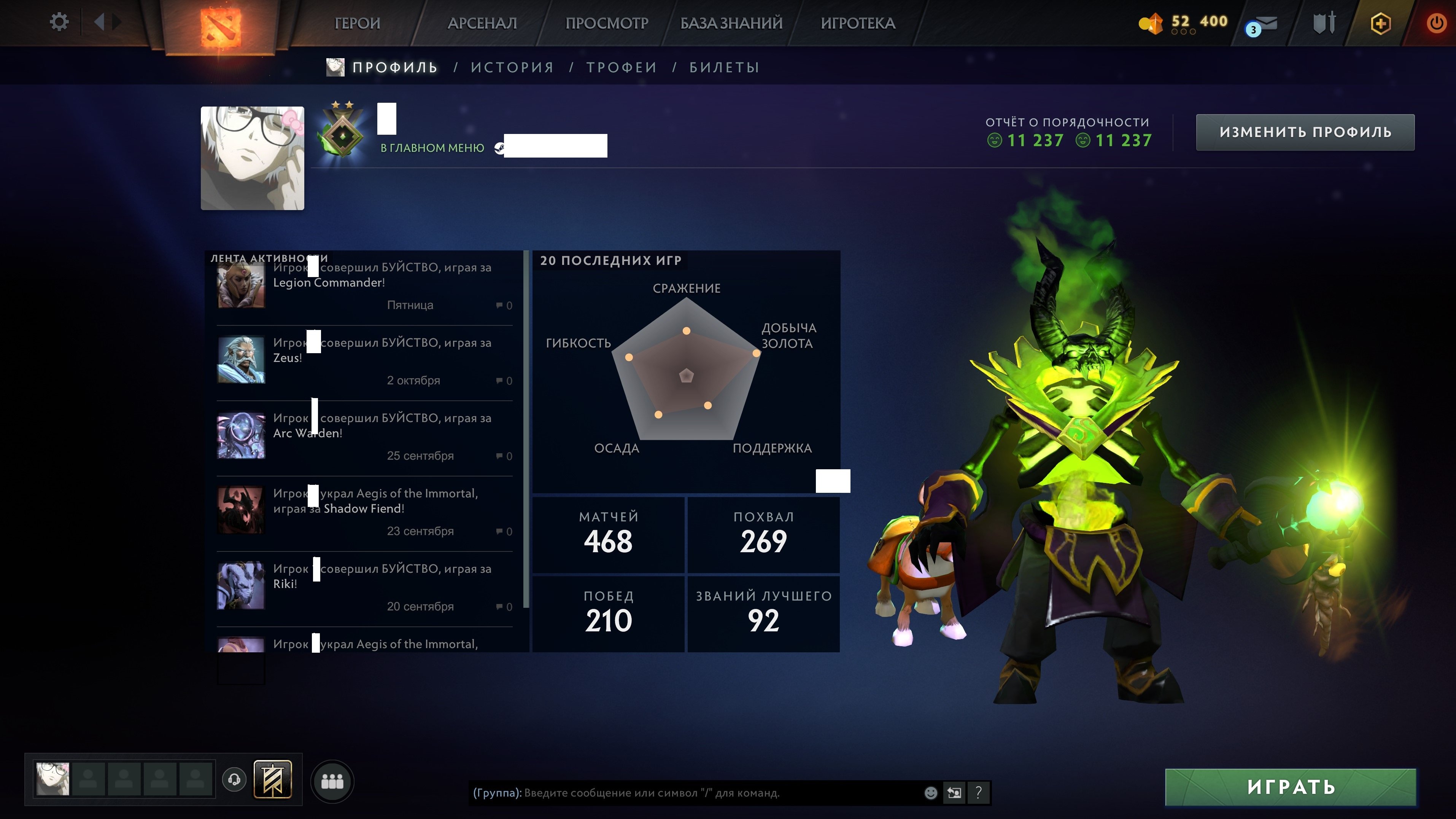Switch to the БИЛЕТЫ tab
This screenshot has width=1456, height=819.
[724, 67]
